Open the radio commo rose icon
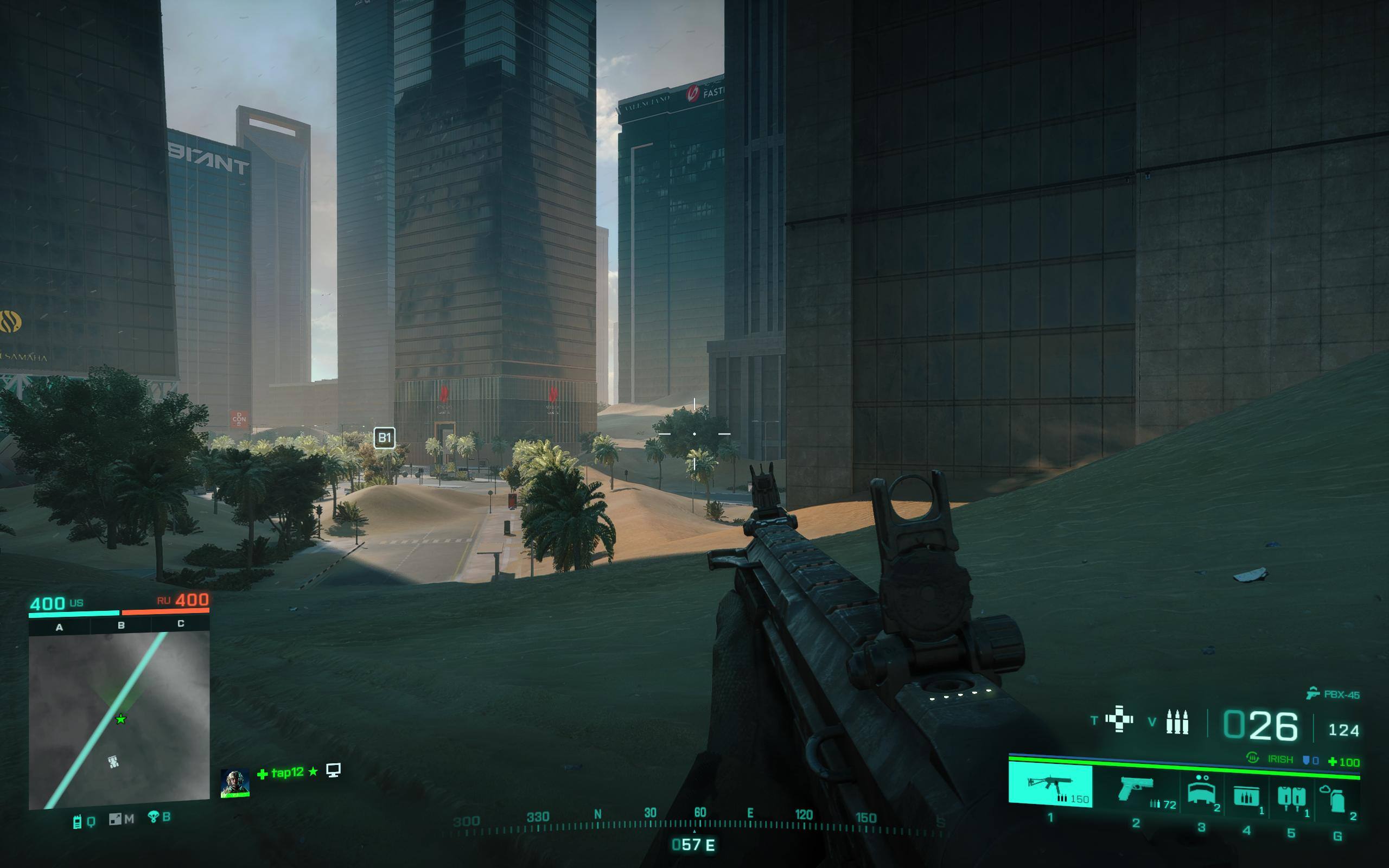The image size is (1389, 868). [x=78, y=821]
